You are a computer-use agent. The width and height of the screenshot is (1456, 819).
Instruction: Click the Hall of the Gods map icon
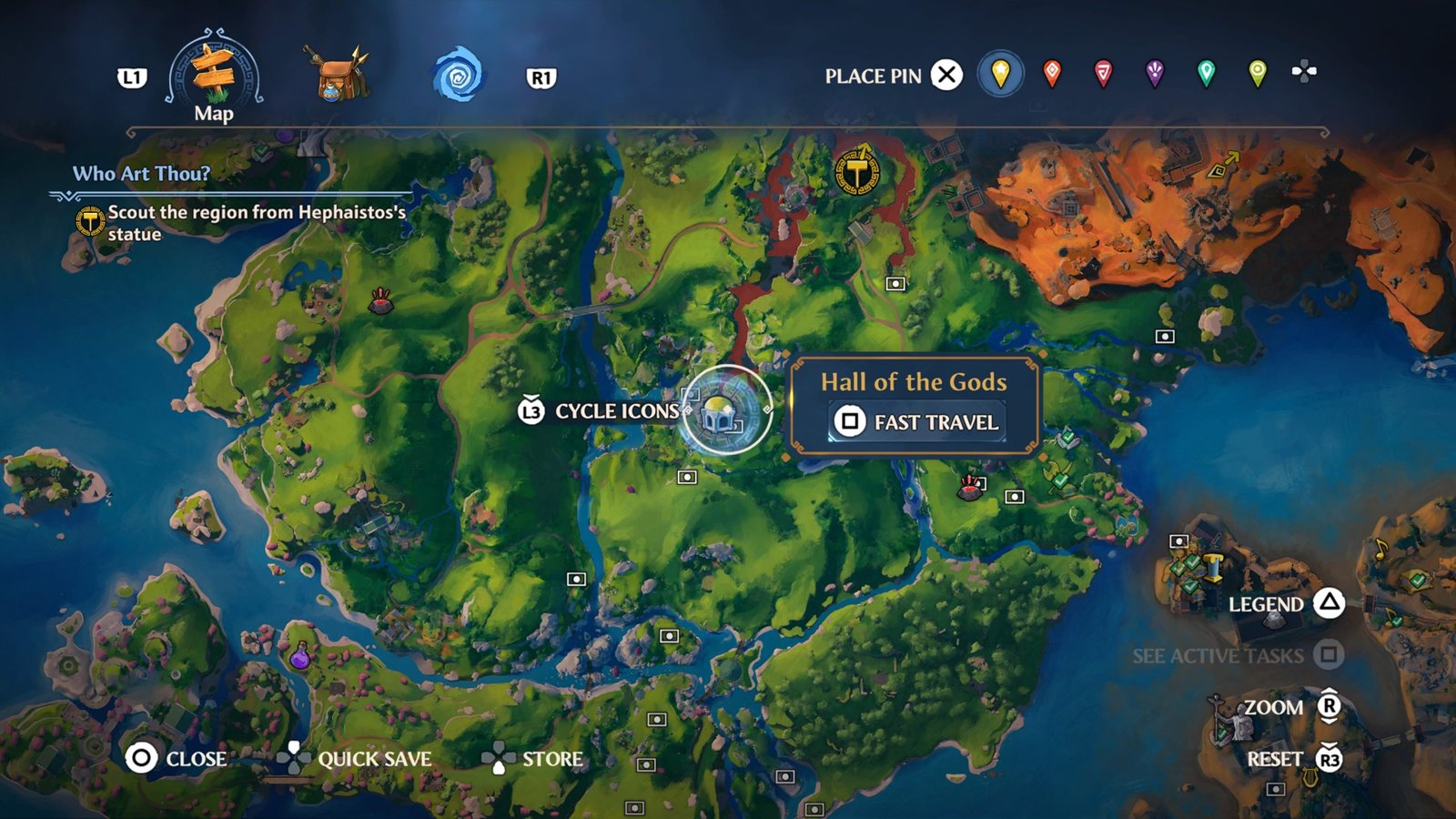point(725,411)
